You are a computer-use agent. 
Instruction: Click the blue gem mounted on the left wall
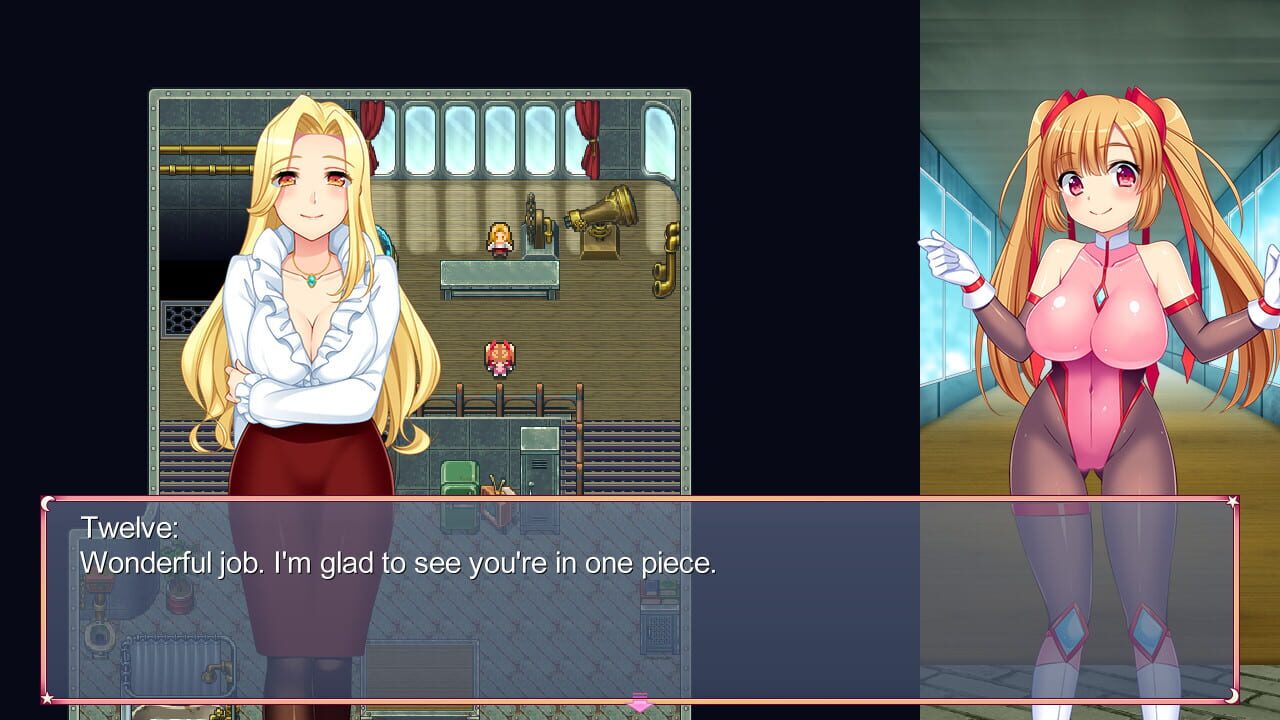click(386, 242)
